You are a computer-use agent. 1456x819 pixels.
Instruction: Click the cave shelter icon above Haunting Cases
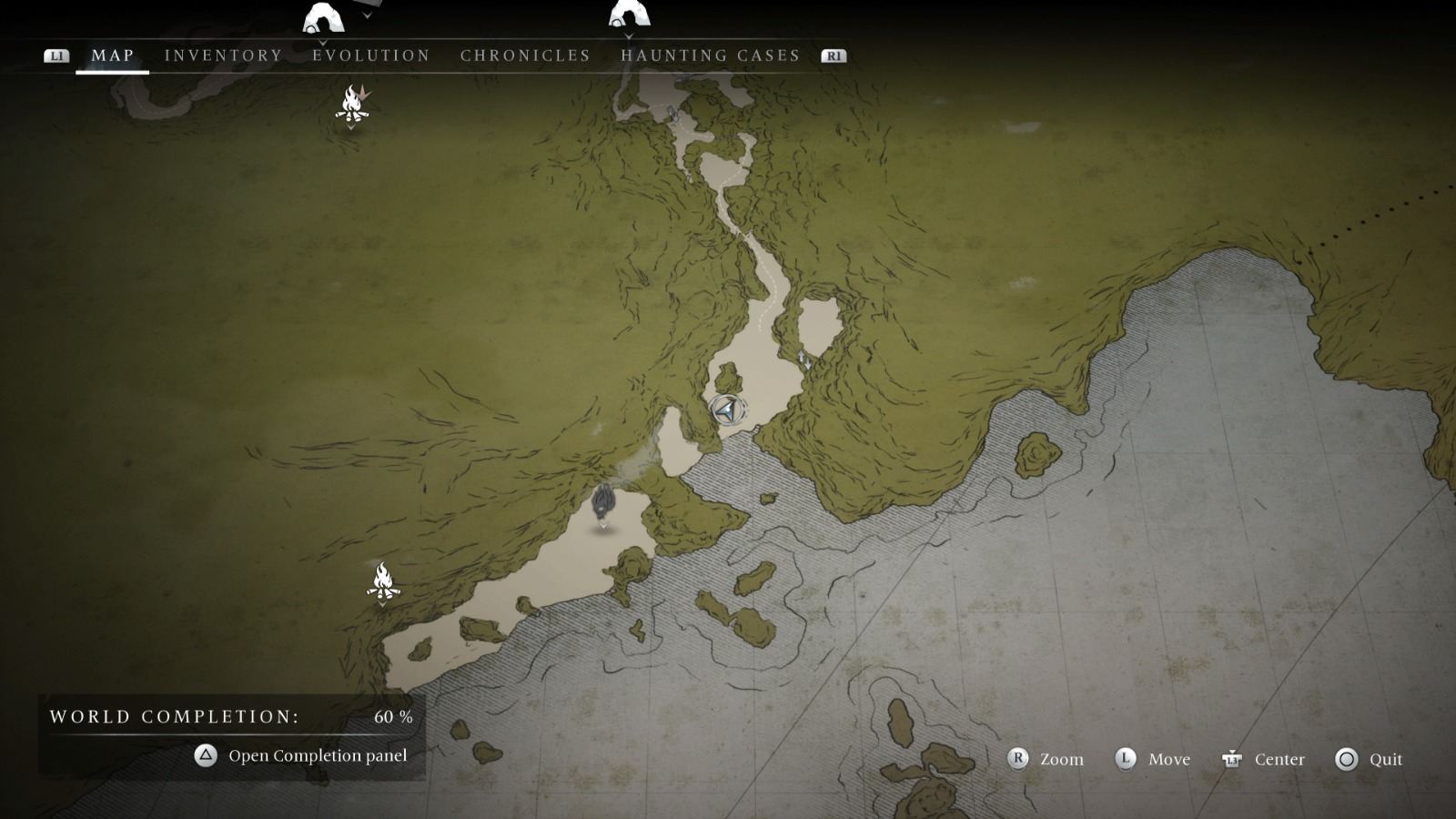point(630,14)
